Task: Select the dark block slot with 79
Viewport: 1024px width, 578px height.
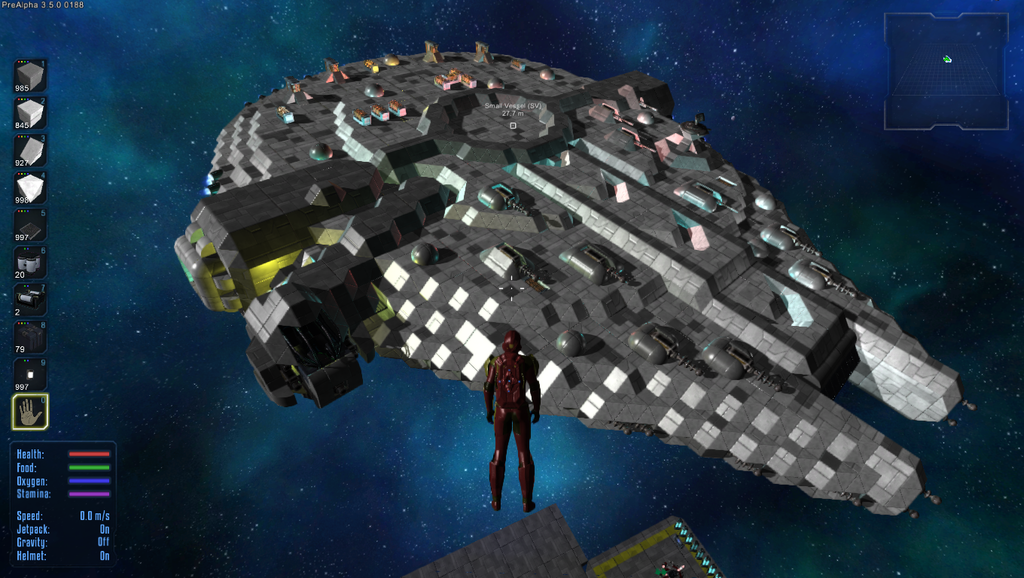Action: tap(30, 337)
